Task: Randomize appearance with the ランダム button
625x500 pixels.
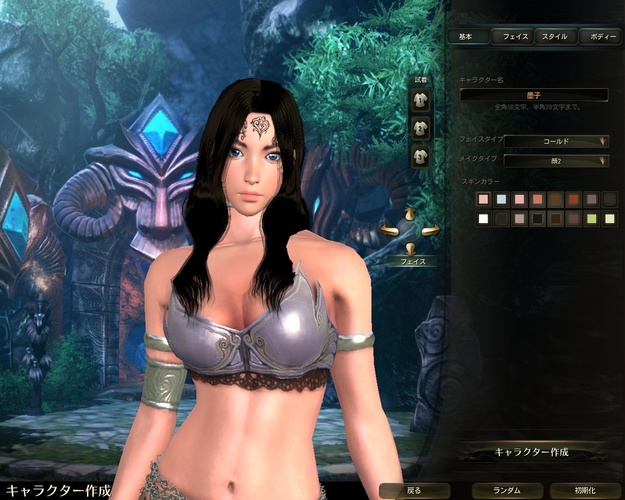Action: pyautogui.click(x=499, y=491)
